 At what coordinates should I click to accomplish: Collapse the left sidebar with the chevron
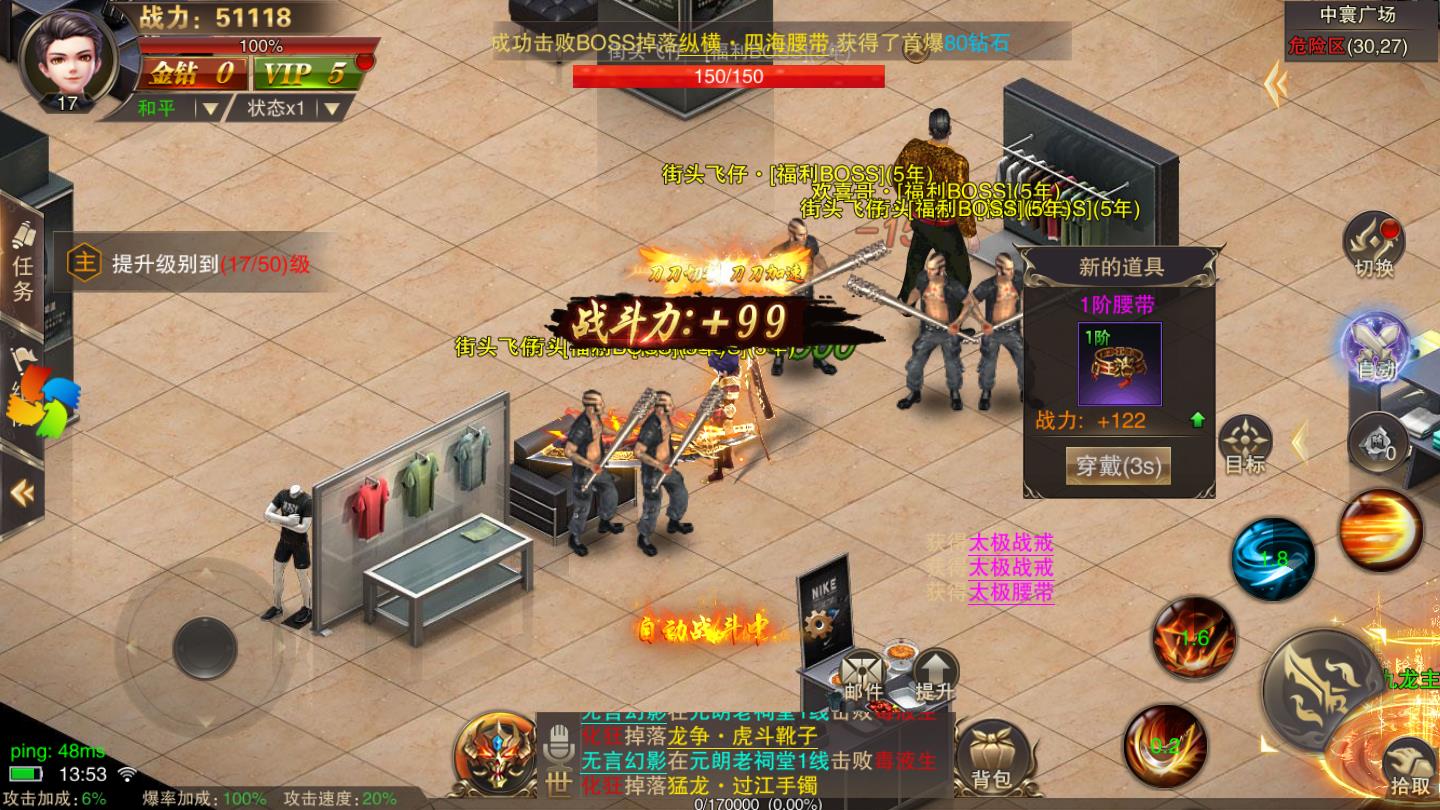[22, 490]
